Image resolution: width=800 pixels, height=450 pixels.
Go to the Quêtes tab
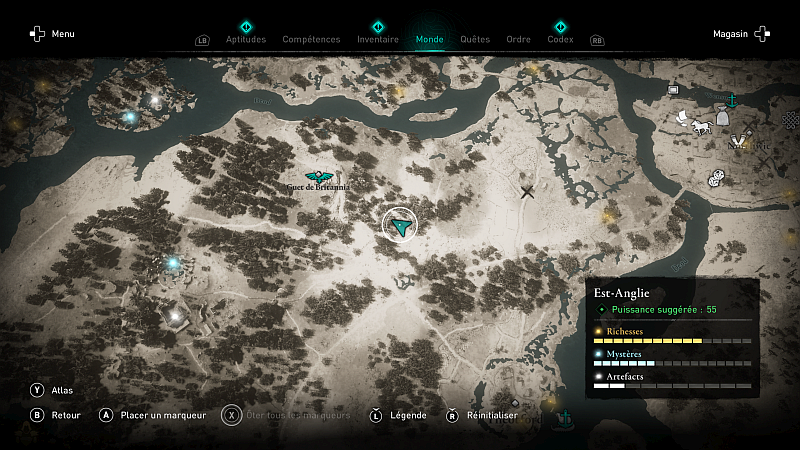[x=475, y=40]
